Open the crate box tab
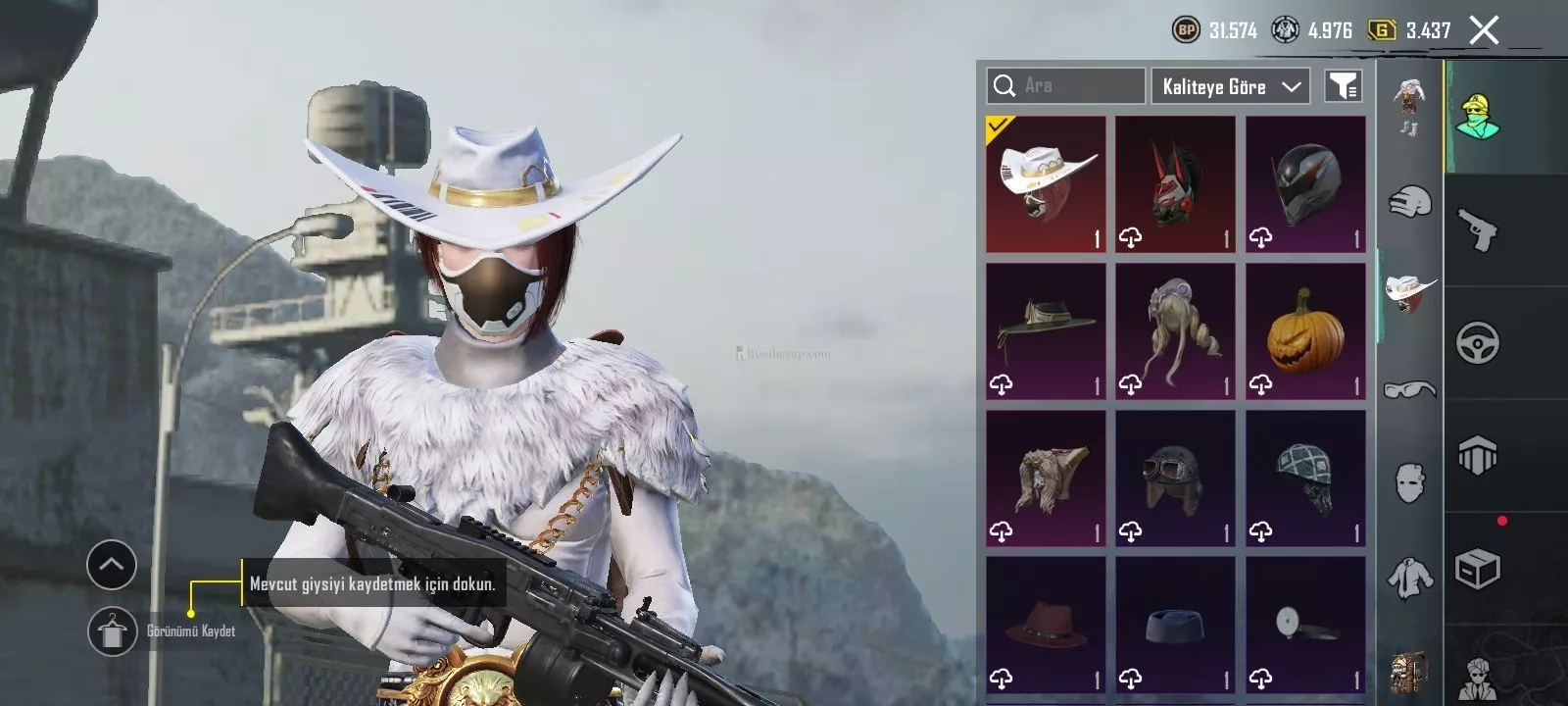 (1478, 569)
